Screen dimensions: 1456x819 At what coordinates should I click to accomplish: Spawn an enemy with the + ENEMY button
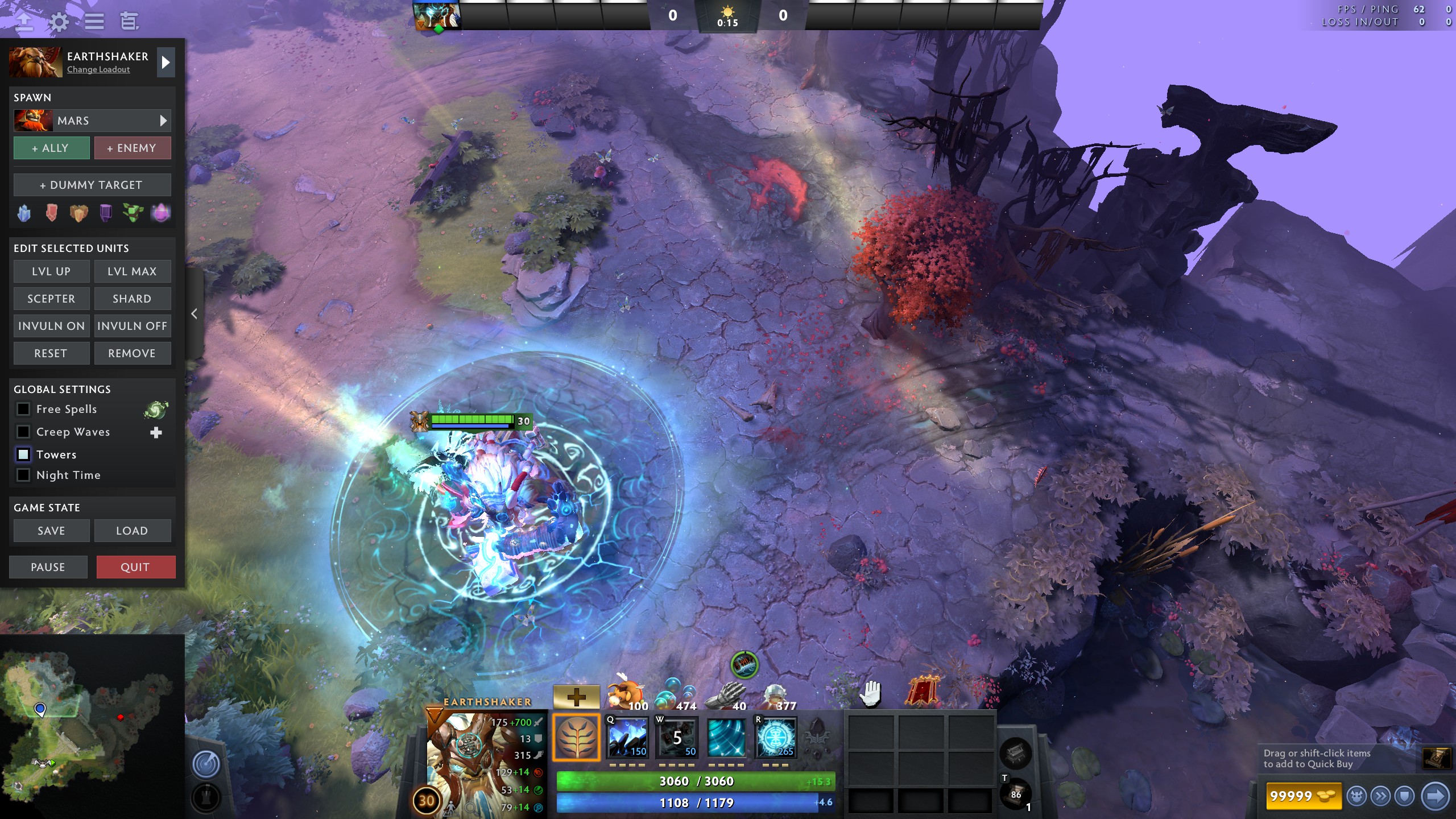coord(133,147)
